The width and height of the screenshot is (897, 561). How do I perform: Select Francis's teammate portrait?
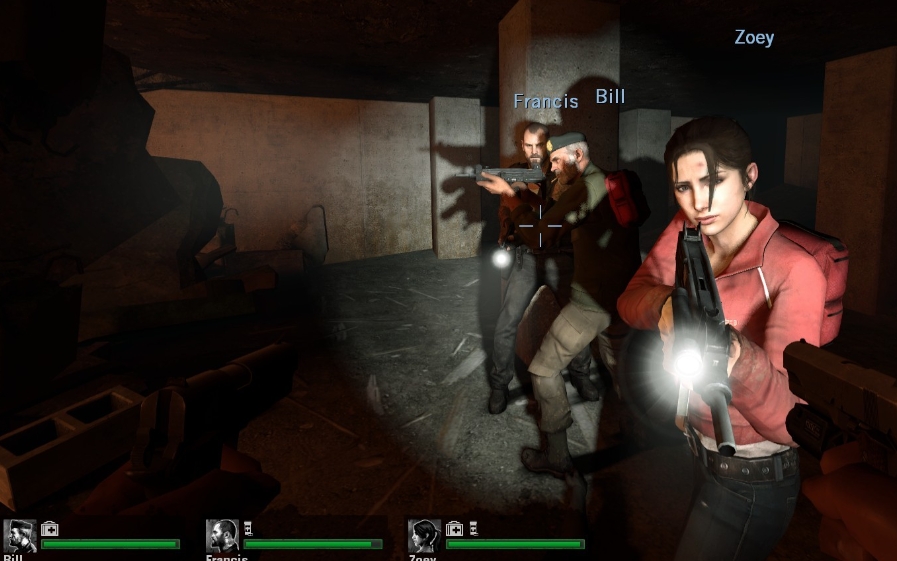222,536
